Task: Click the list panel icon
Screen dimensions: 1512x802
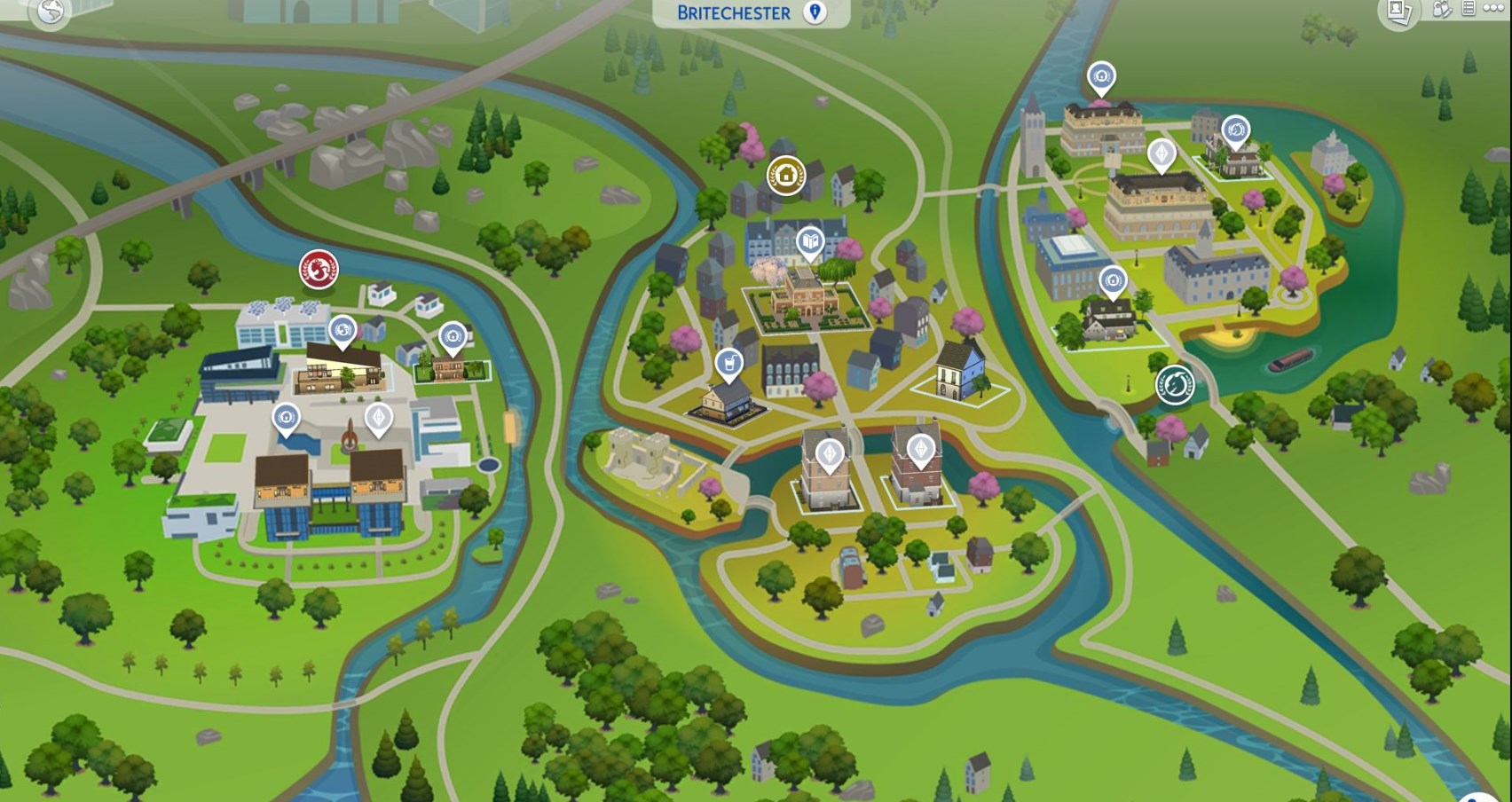Action: 1469,9
